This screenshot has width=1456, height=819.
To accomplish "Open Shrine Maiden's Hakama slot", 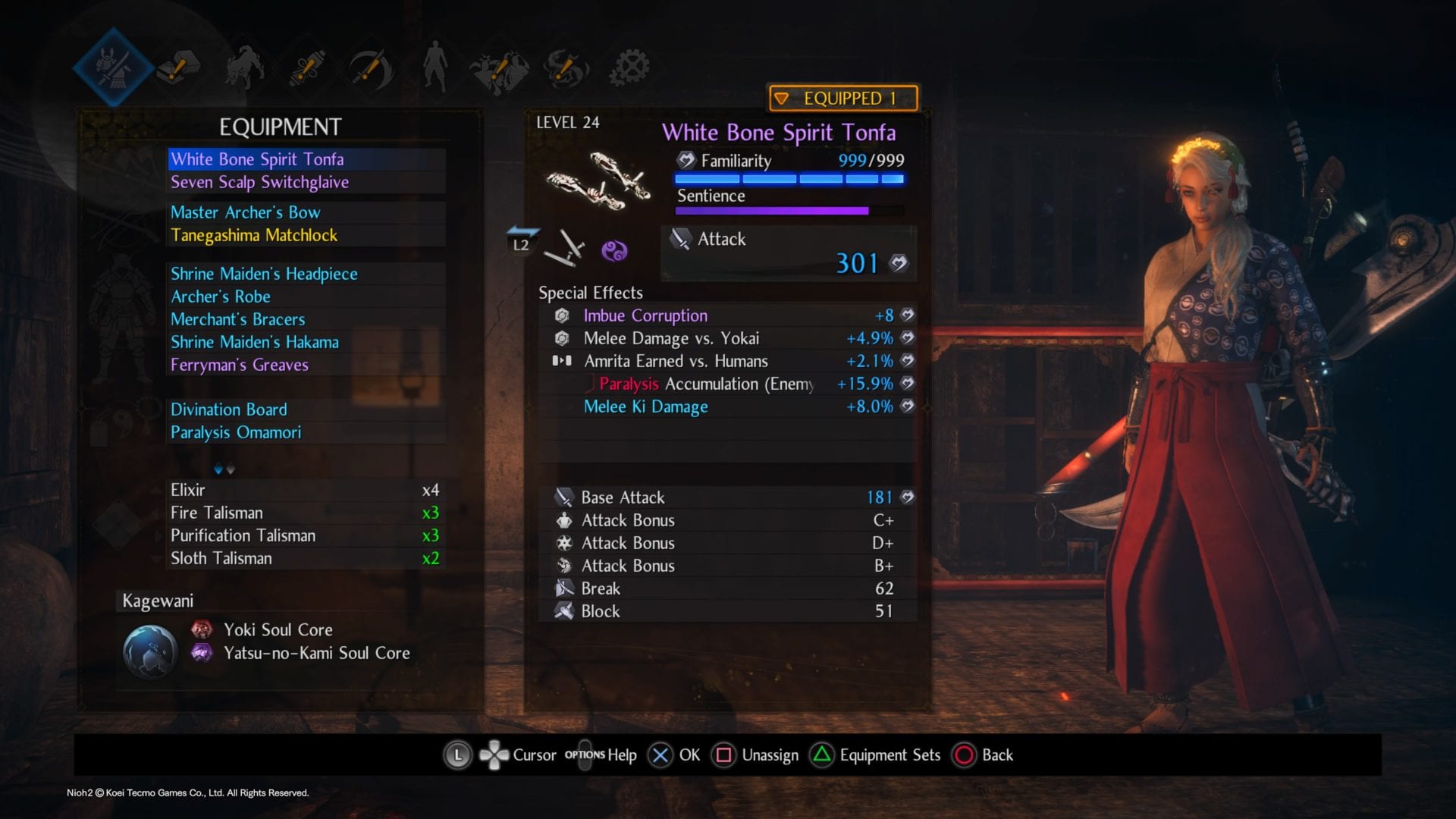I will 255,342.
